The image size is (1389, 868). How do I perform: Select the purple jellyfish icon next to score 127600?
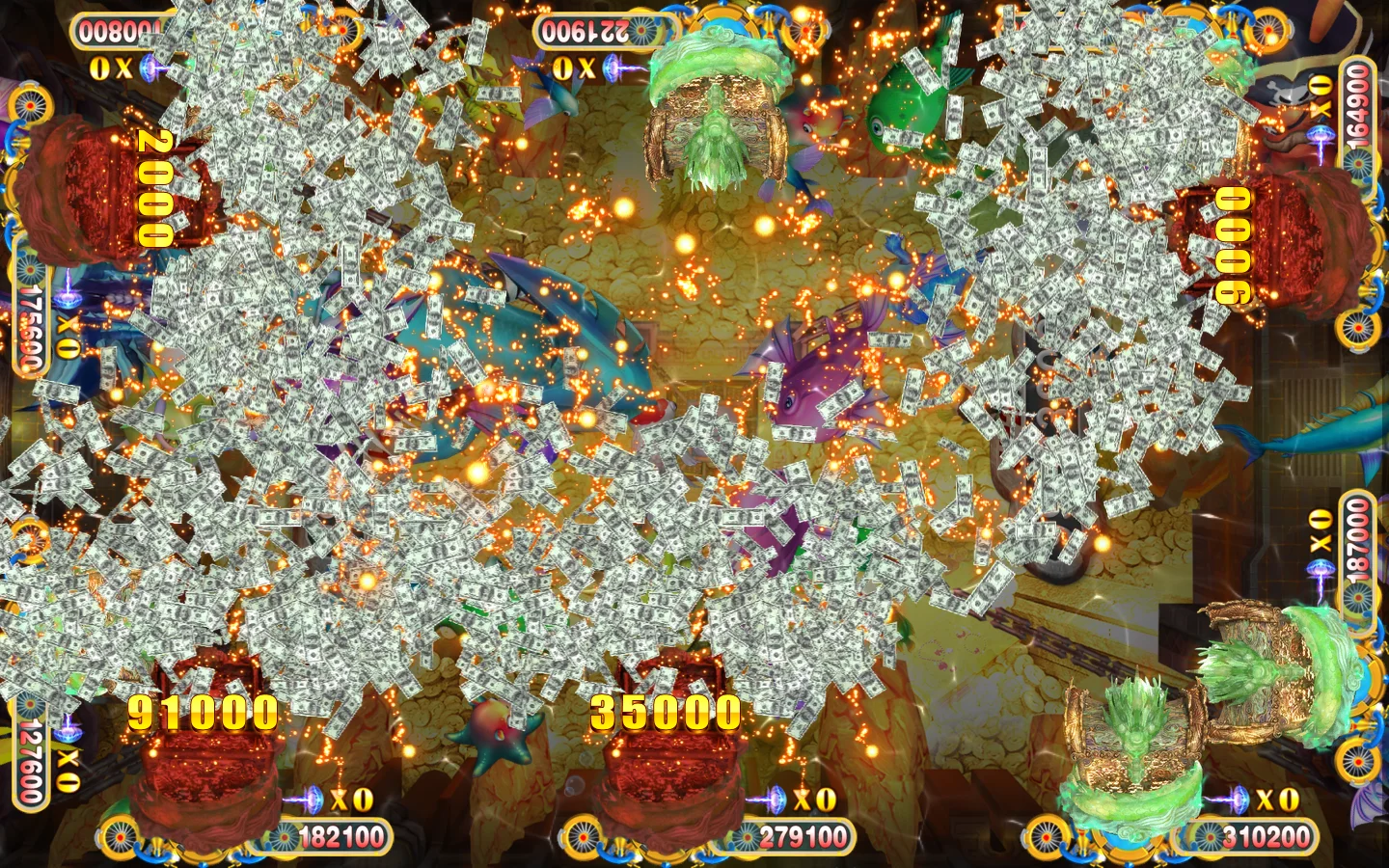tap(68, 731)
